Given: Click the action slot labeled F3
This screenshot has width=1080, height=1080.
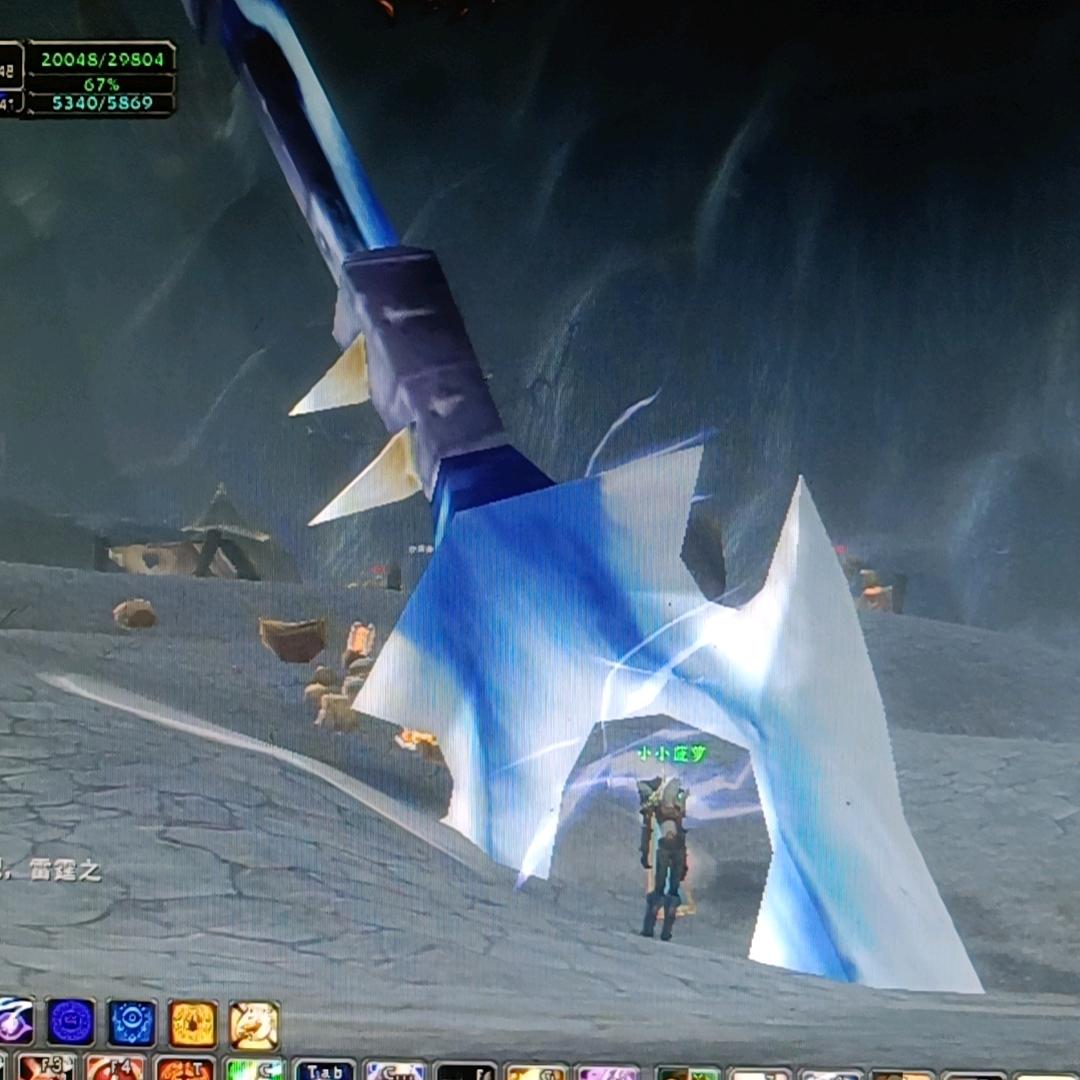Looking at the screenshot, I should (46, 1068).
